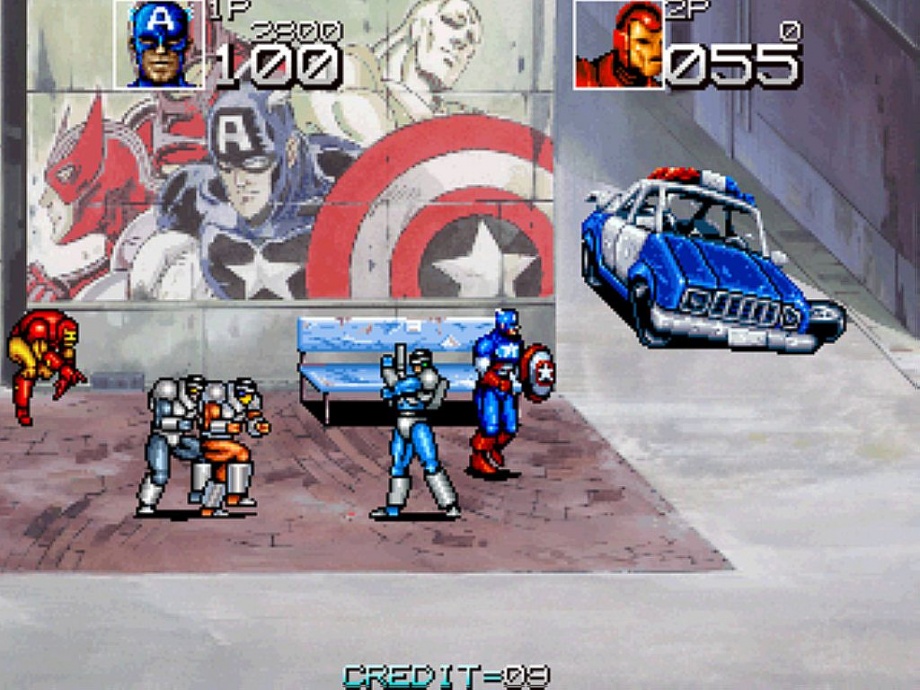Click Captain America's player one portrait
Image resolution: width=920 pixels, height=690 pixels.
[159, 44]
